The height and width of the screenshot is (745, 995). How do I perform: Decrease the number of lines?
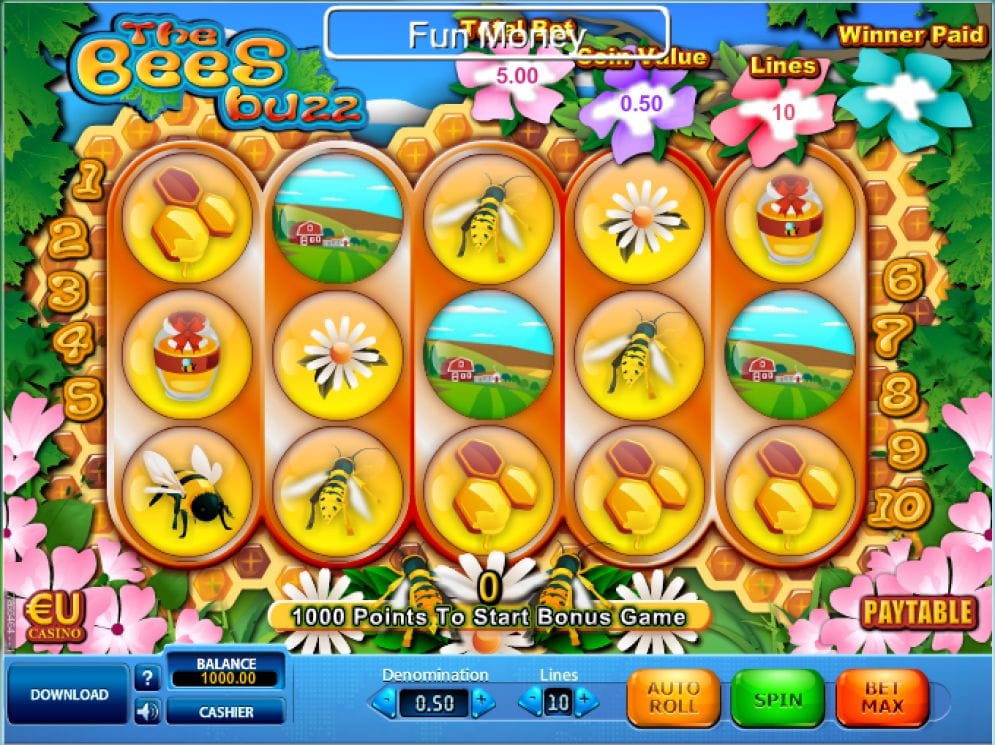click(530, 702)
